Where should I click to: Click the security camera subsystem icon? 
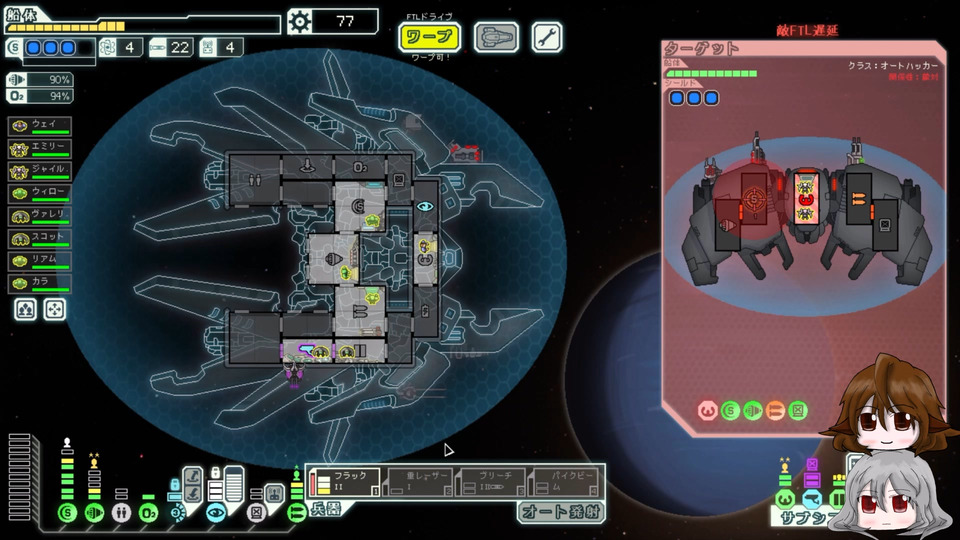[215, 513]
